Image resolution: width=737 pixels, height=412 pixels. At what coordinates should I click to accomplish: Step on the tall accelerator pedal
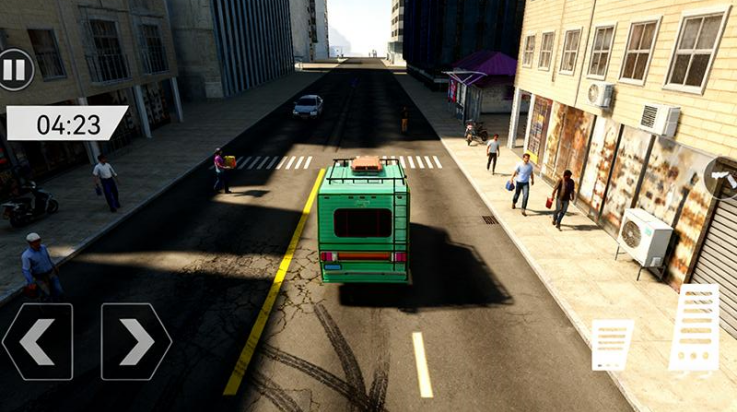tap(695, 328)
